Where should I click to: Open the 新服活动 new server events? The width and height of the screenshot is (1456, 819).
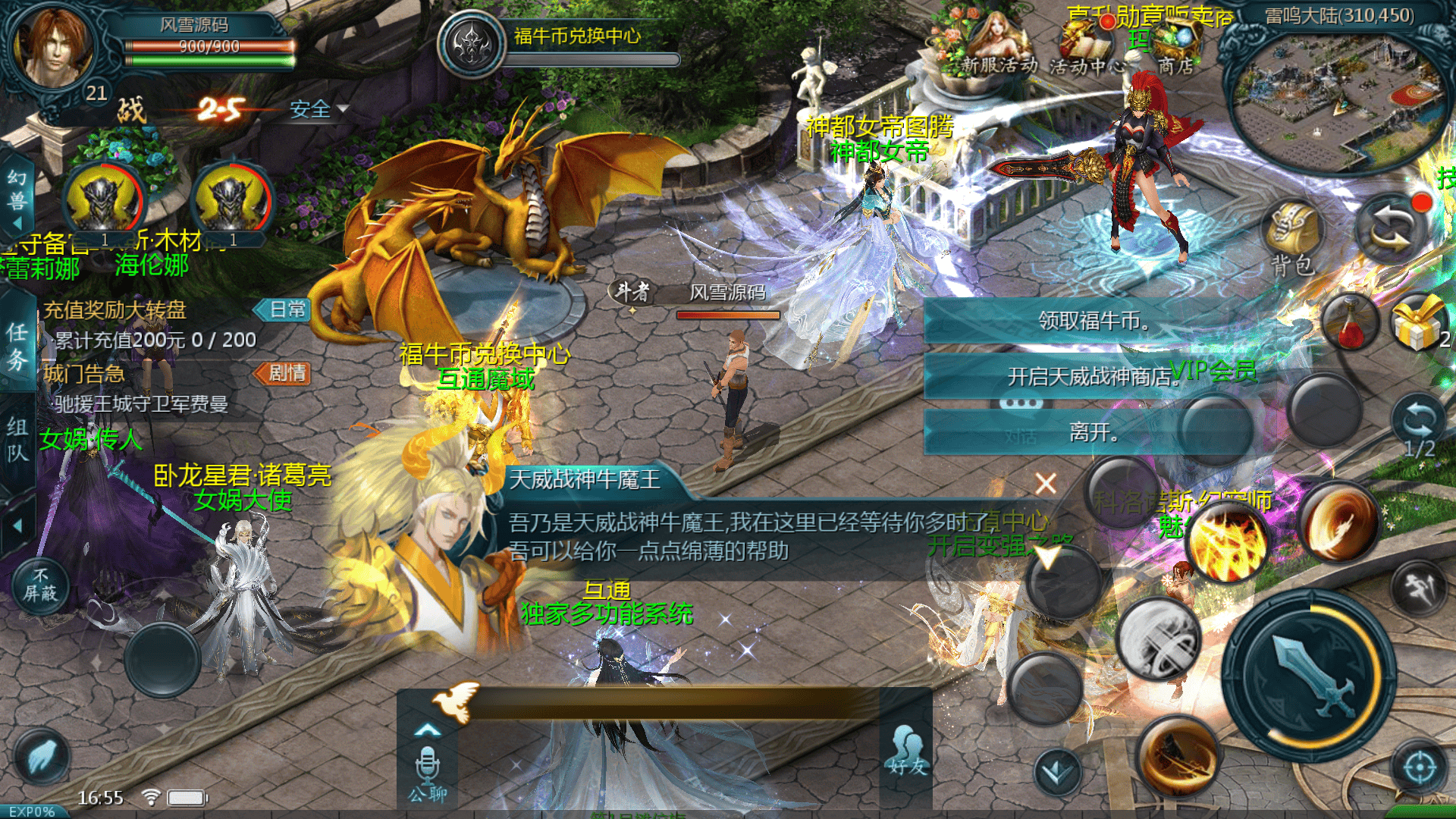tap(997, 49)
